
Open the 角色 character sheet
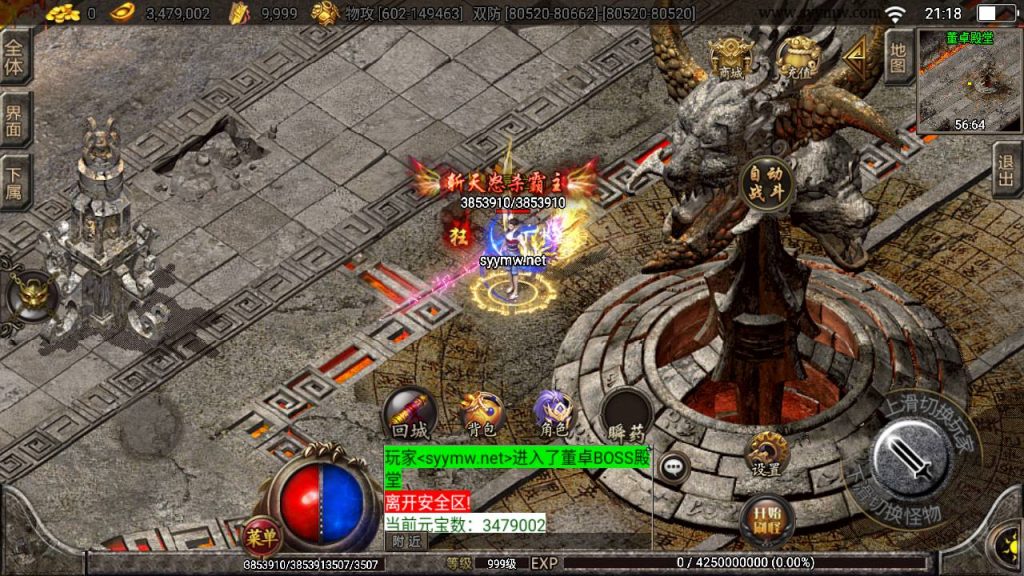point(553,412)
